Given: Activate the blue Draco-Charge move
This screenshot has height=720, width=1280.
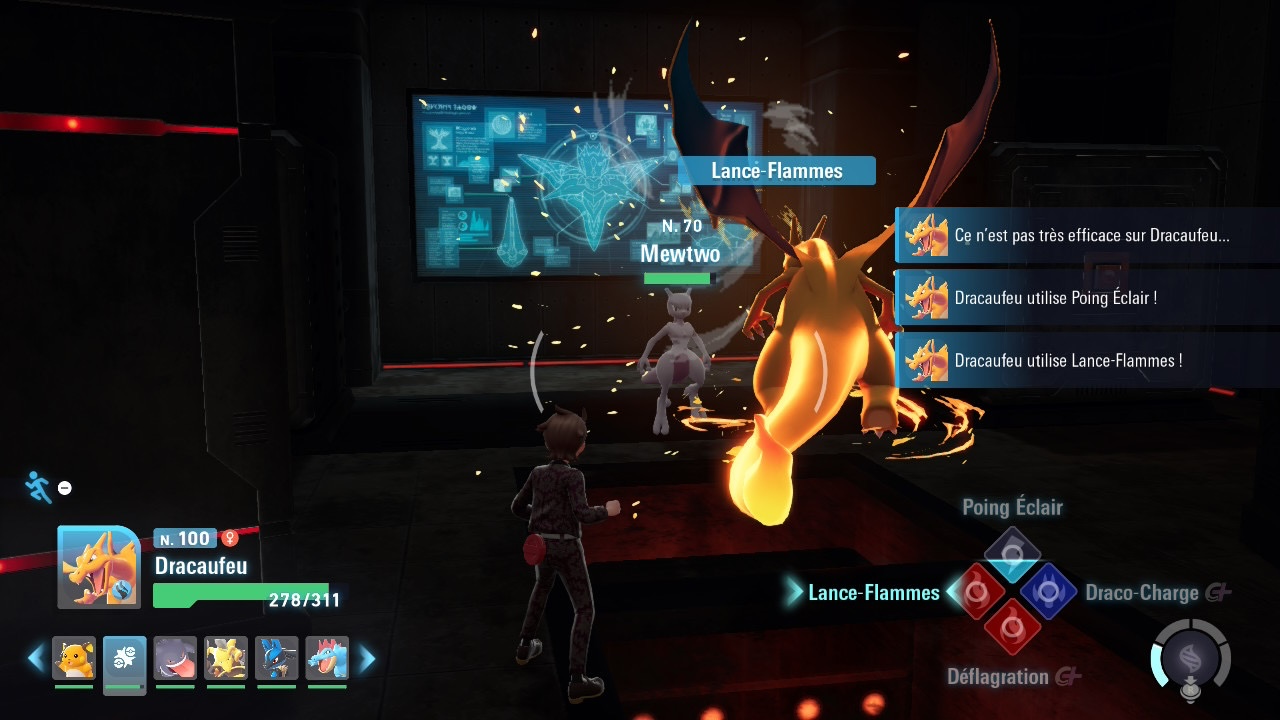Looking at the screenshot, I should click(1047, 592).
